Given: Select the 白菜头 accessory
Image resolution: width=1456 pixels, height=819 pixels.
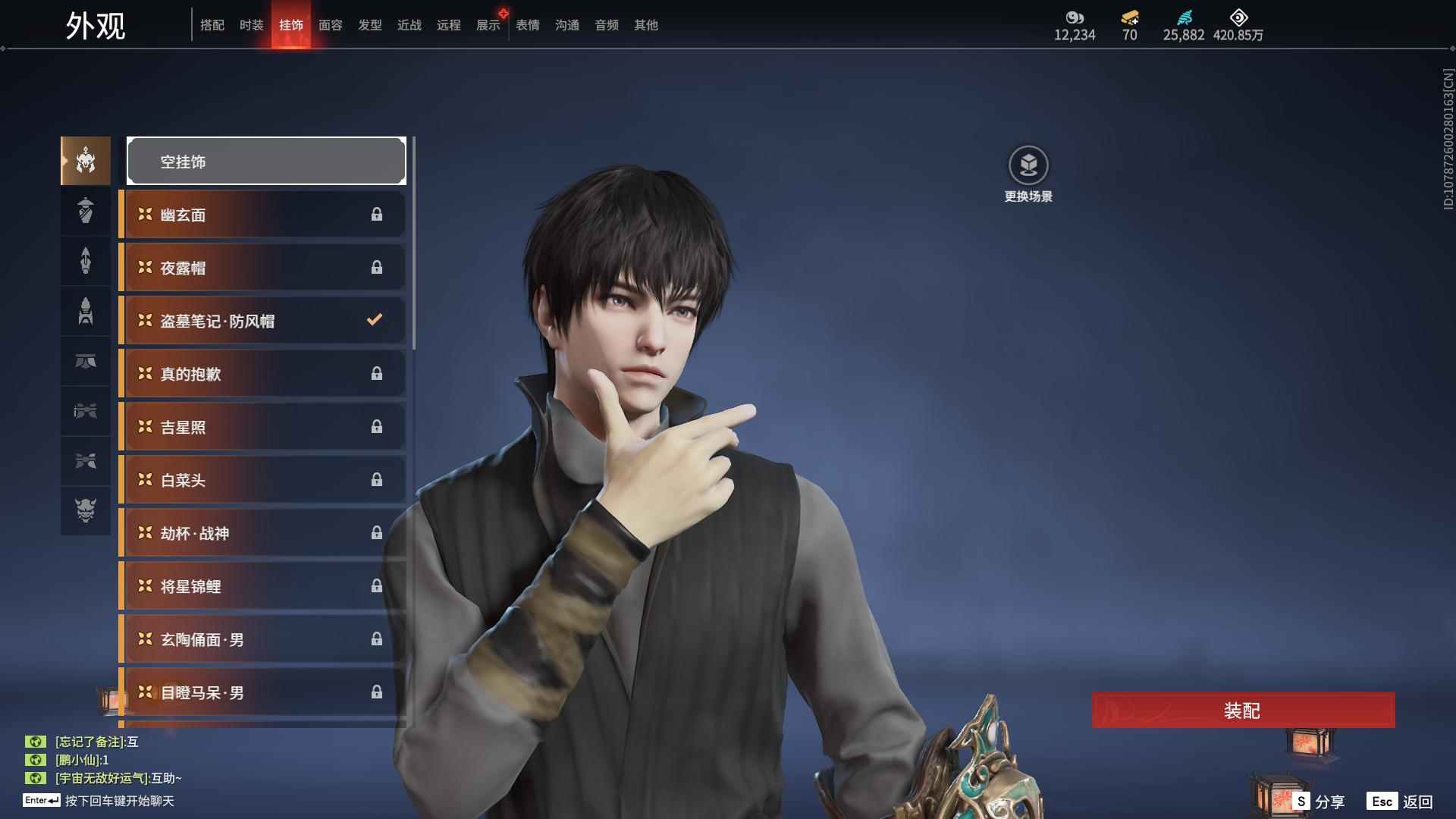Looking at the screenshot, I should click(x=263, y=480).
